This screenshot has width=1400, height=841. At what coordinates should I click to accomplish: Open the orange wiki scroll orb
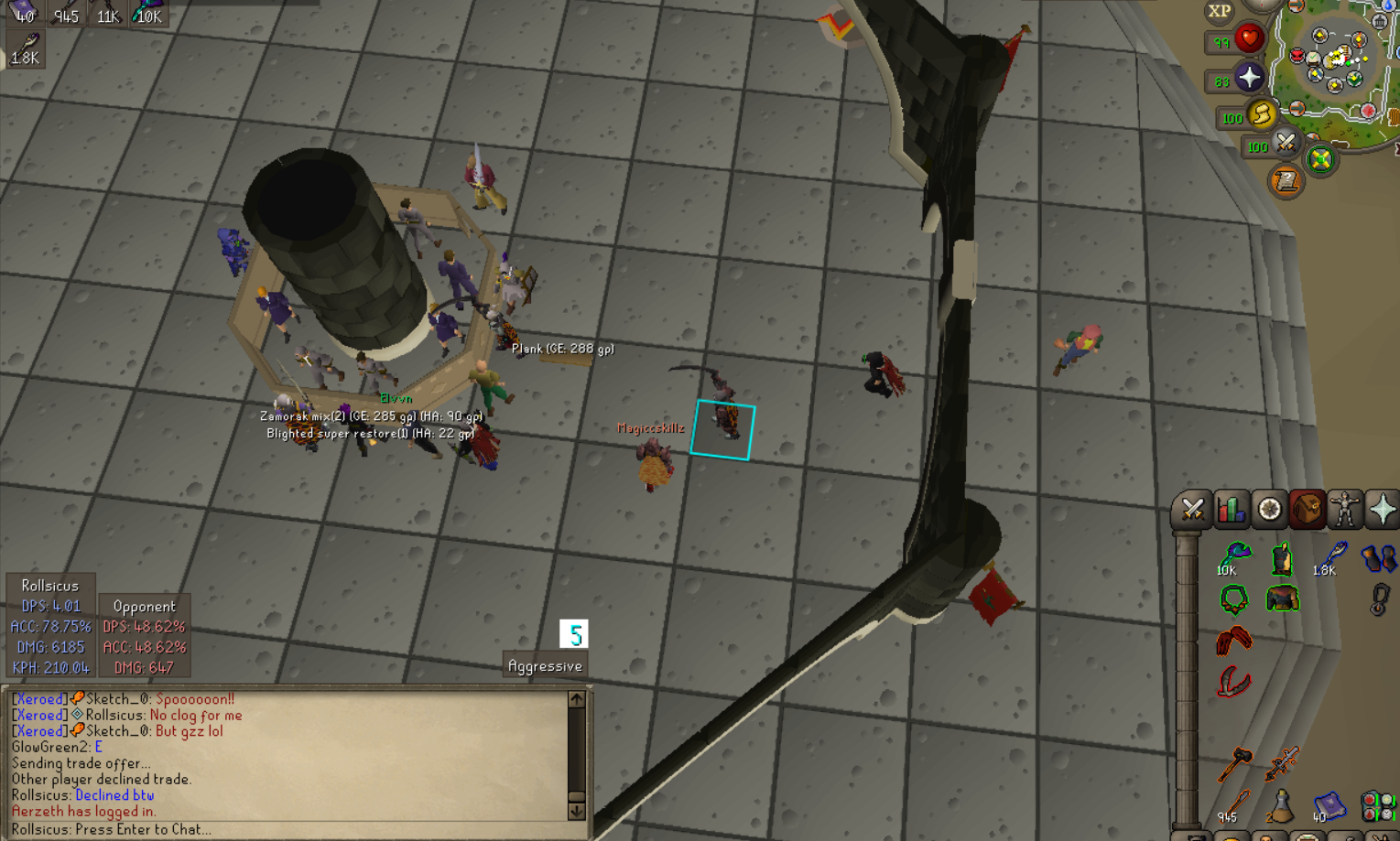[1286, 180]
